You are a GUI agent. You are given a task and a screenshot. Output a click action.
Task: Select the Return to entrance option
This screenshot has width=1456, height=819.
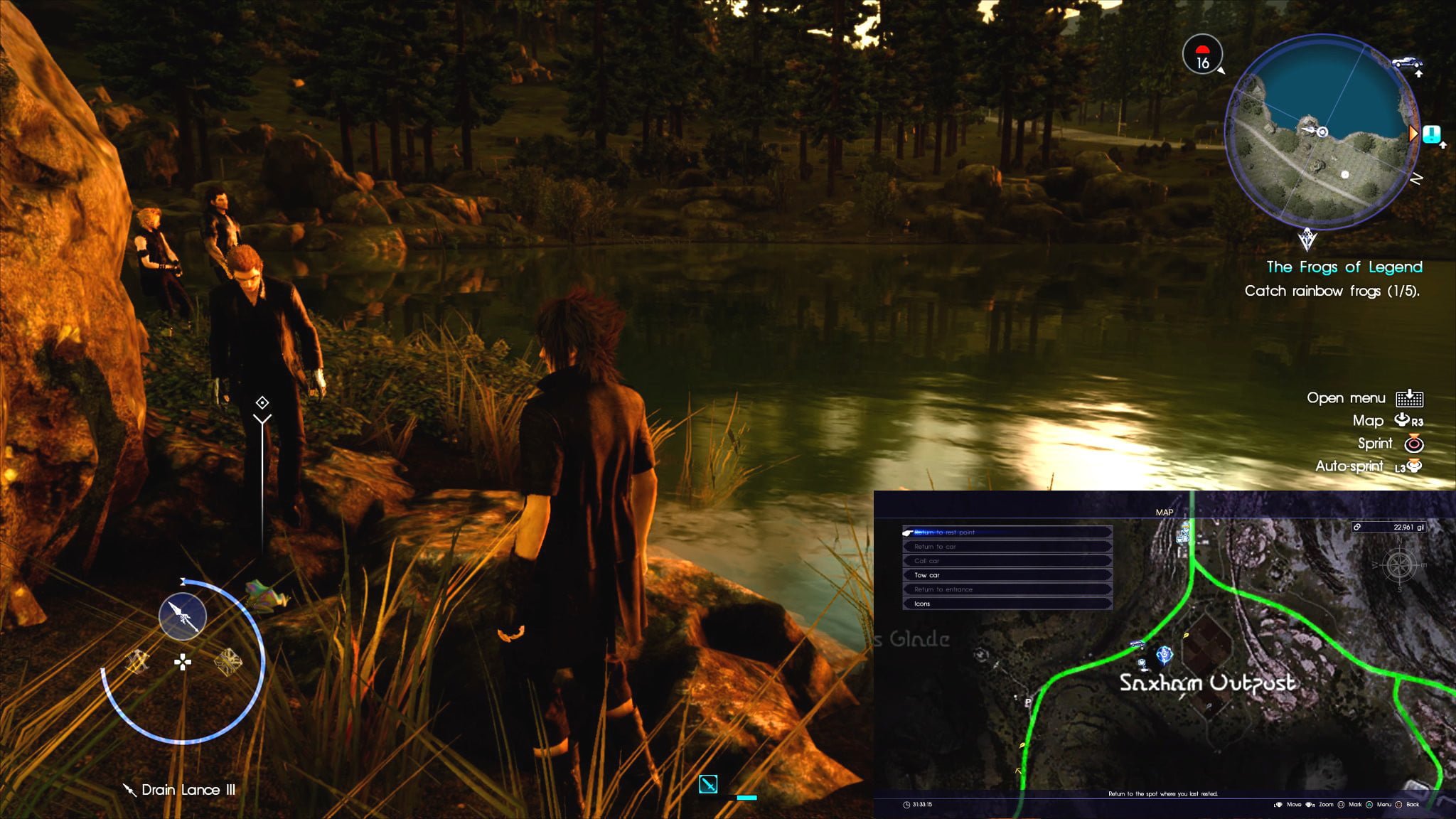[x=1007, y=589]
